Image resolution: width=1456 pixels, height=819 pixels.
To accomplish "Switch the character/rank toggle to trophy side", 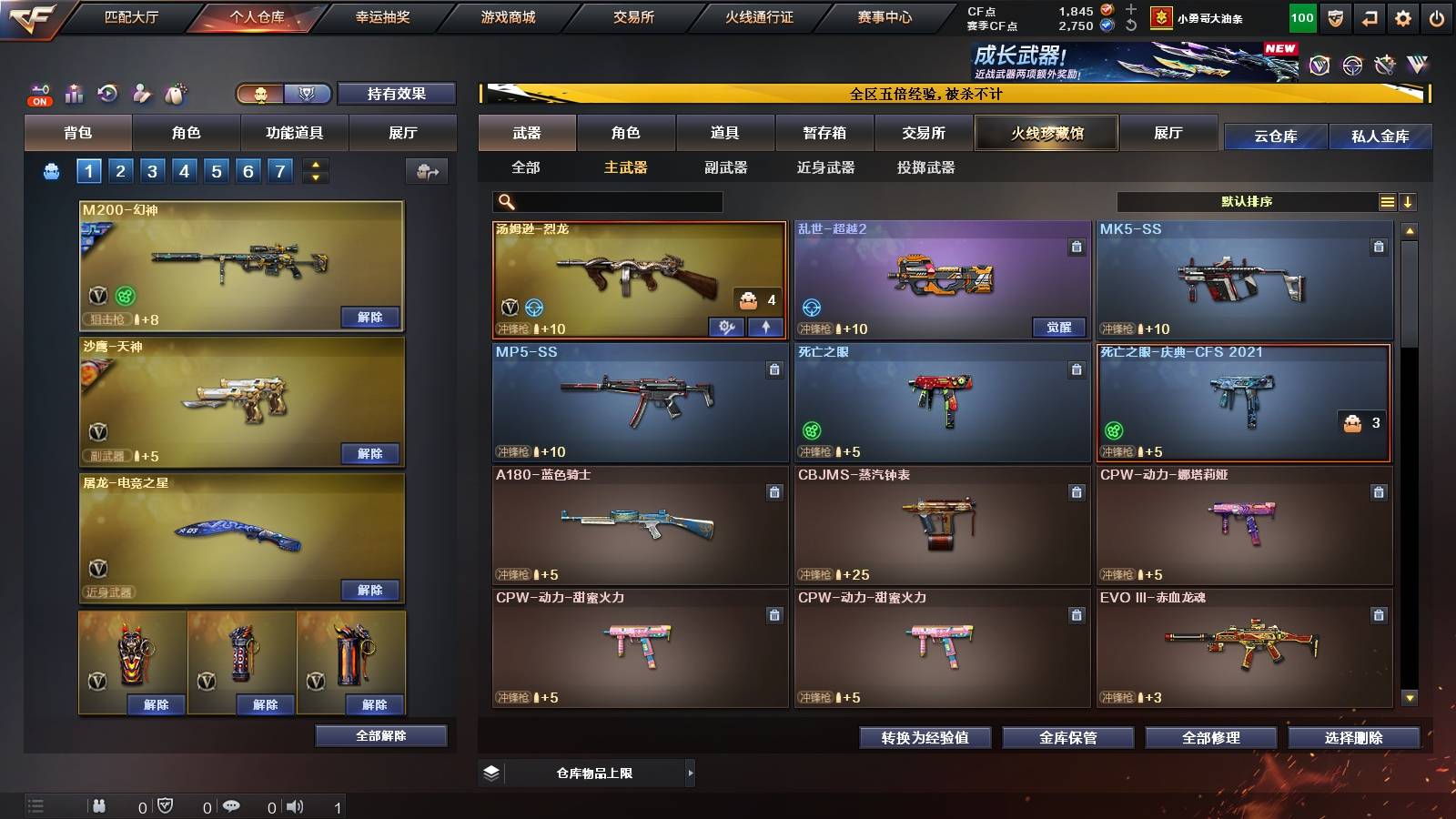I will pyautogui.click(x=307, y=94).
